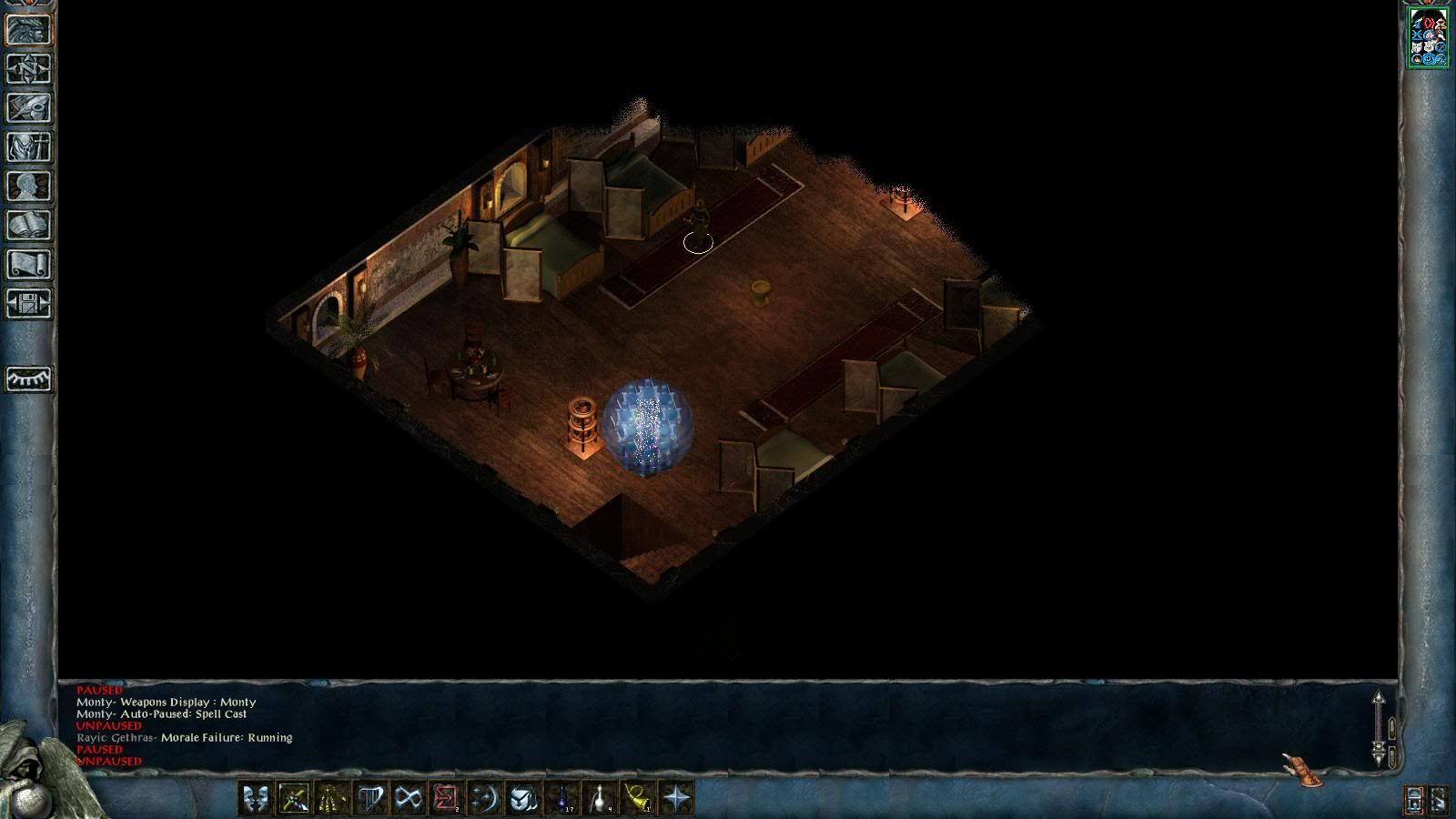The width and height of the screenshot is (1456, 819).
Task: Use the golden horn quick item
Action: click(638, 798)
